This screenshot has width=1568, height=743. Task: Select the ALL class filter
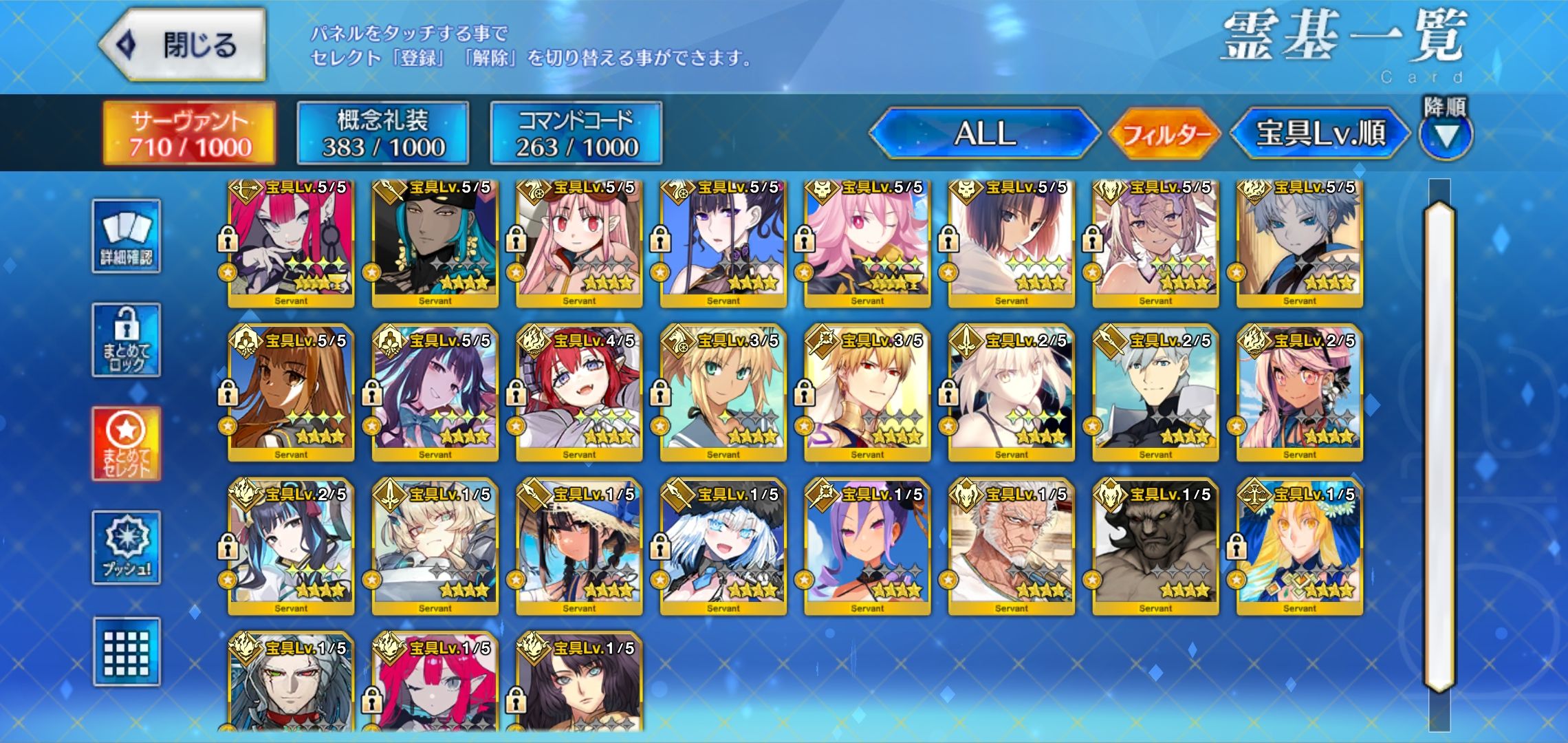(985, 133)
